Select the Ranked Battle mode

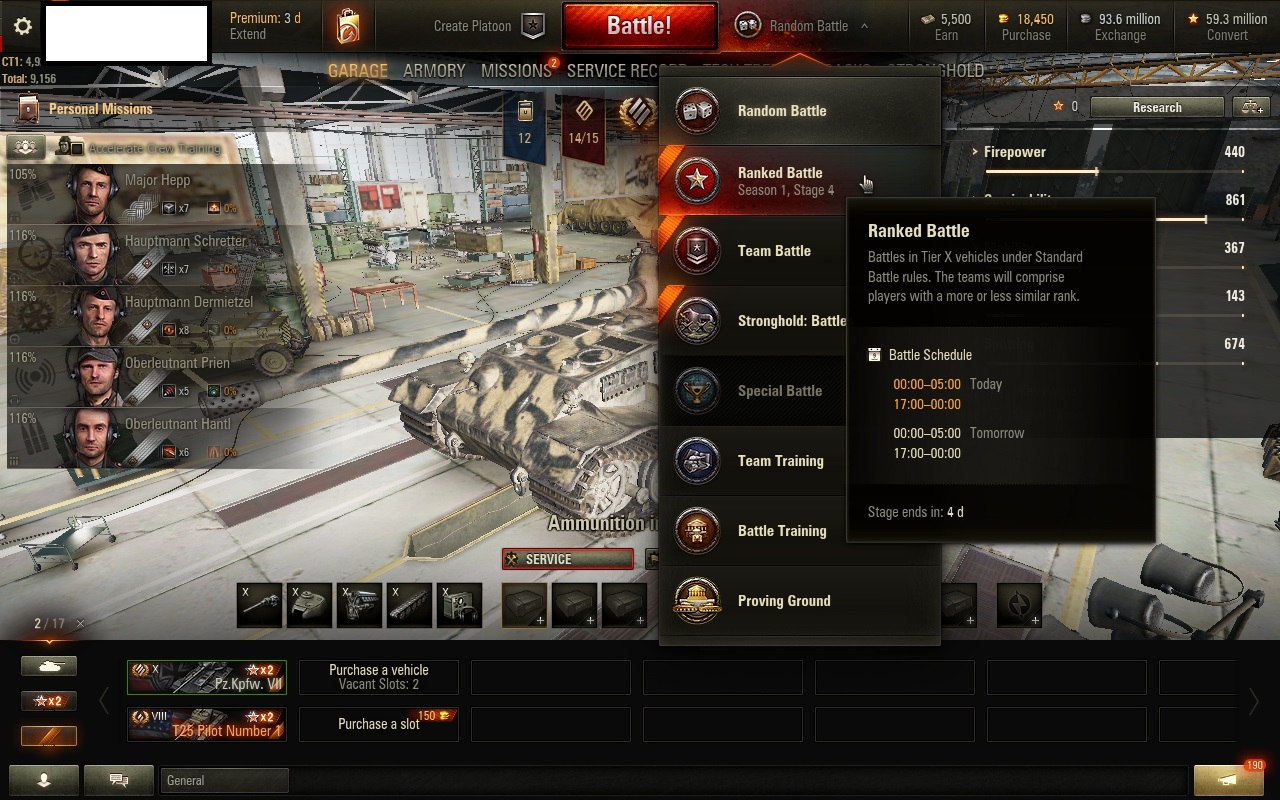[779, 180]
